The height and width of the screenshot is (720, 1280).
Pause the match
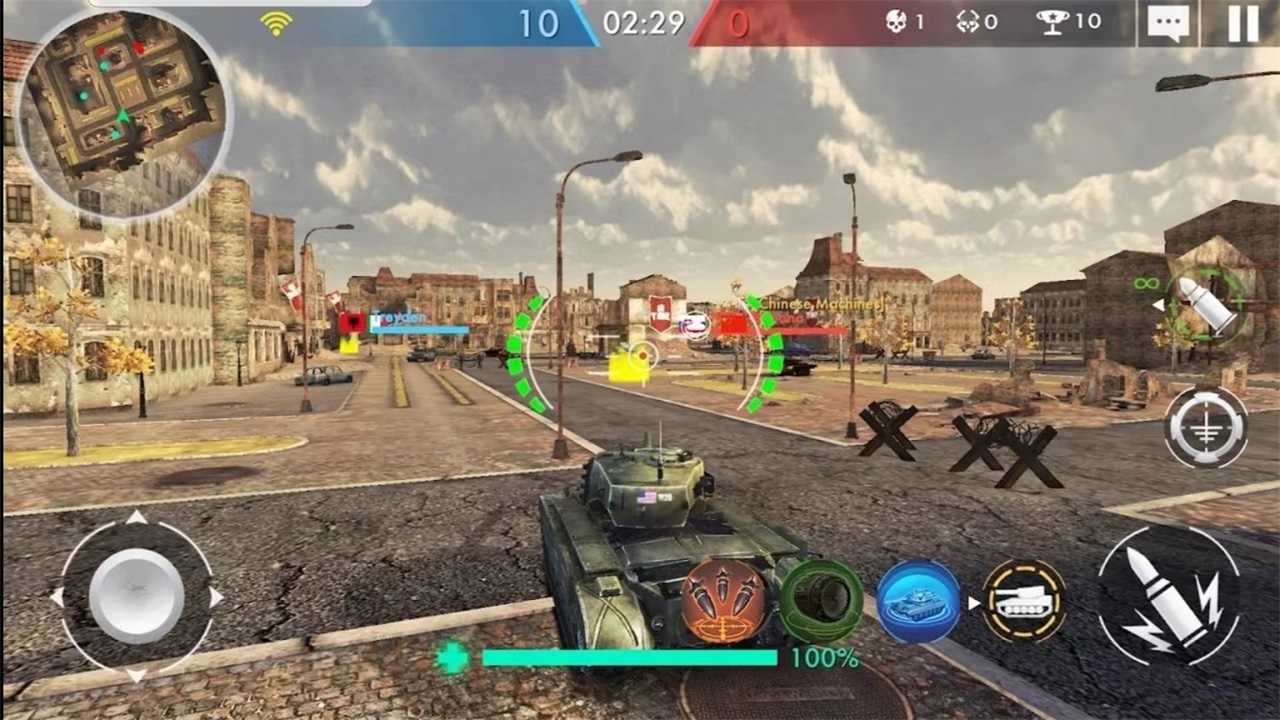(1242, 22)
